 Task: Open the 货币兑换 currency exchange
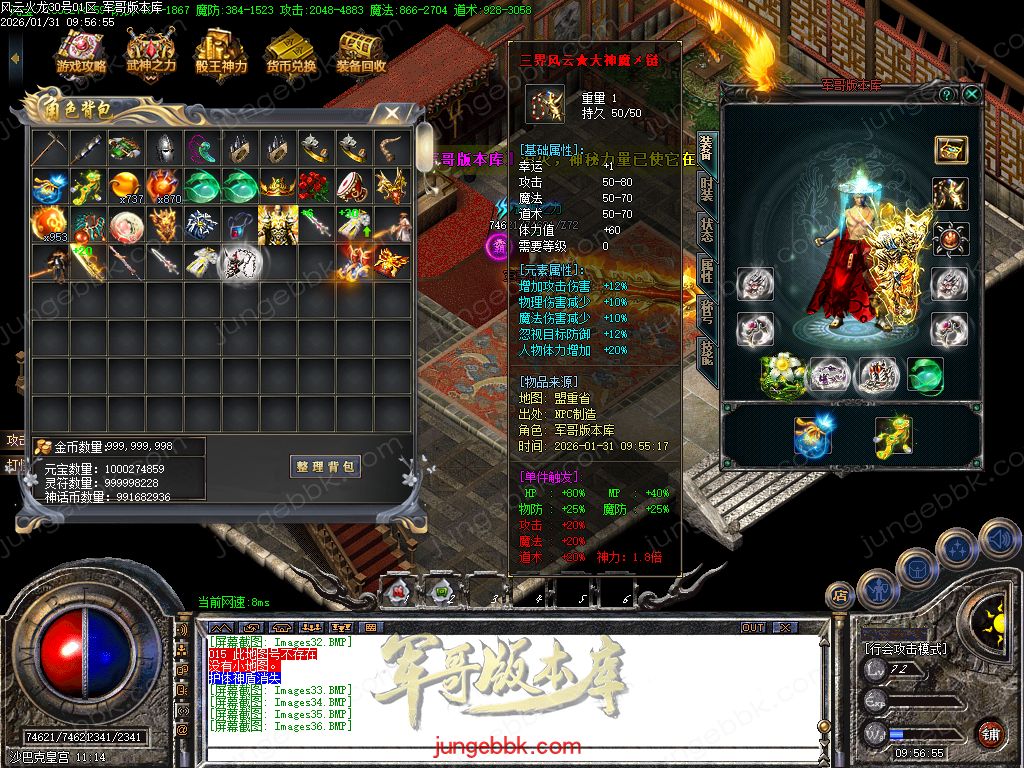click(291, 54)
